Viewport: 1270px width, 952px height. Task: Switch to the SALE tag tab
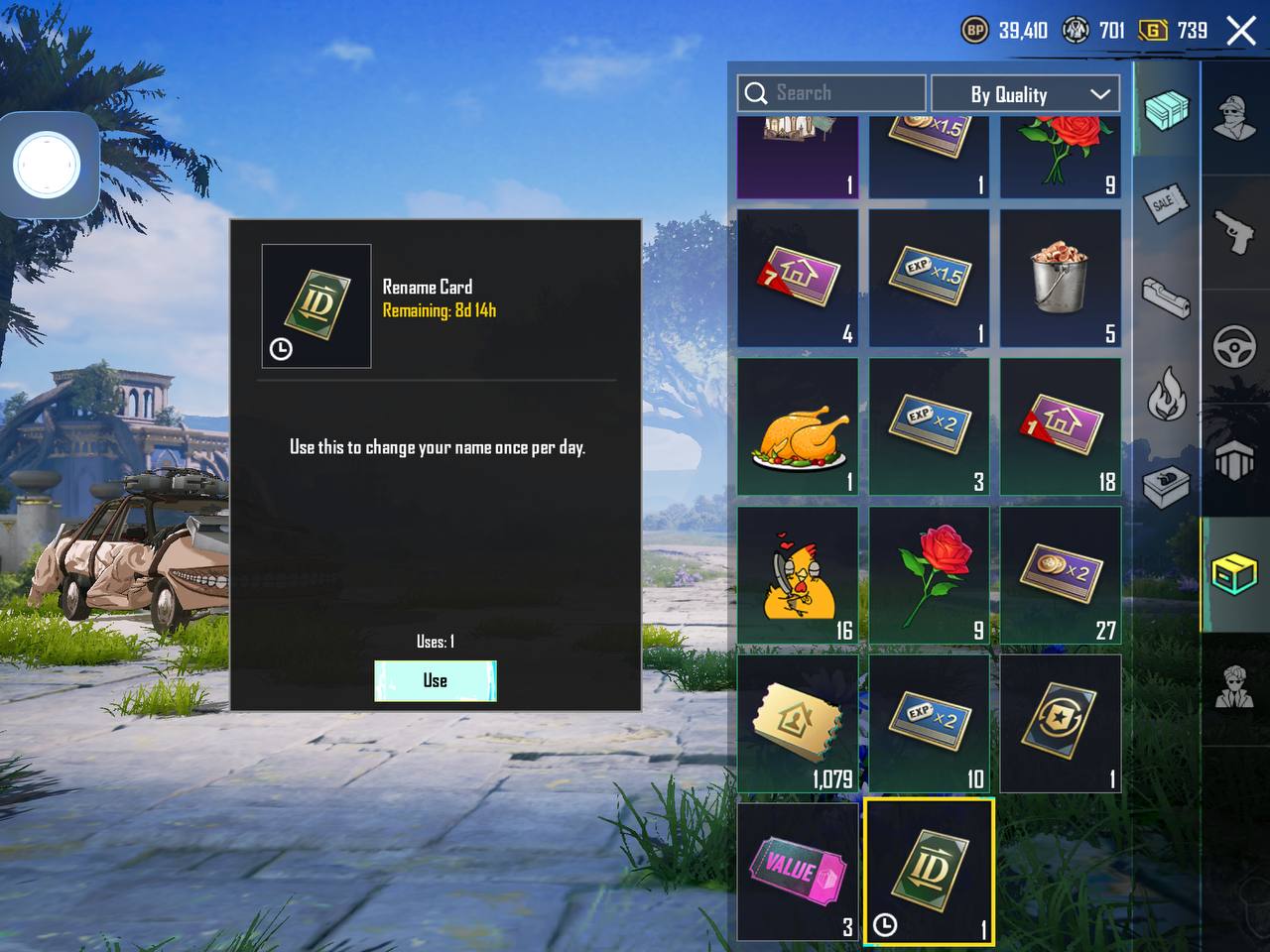(x=1166, y=203)
